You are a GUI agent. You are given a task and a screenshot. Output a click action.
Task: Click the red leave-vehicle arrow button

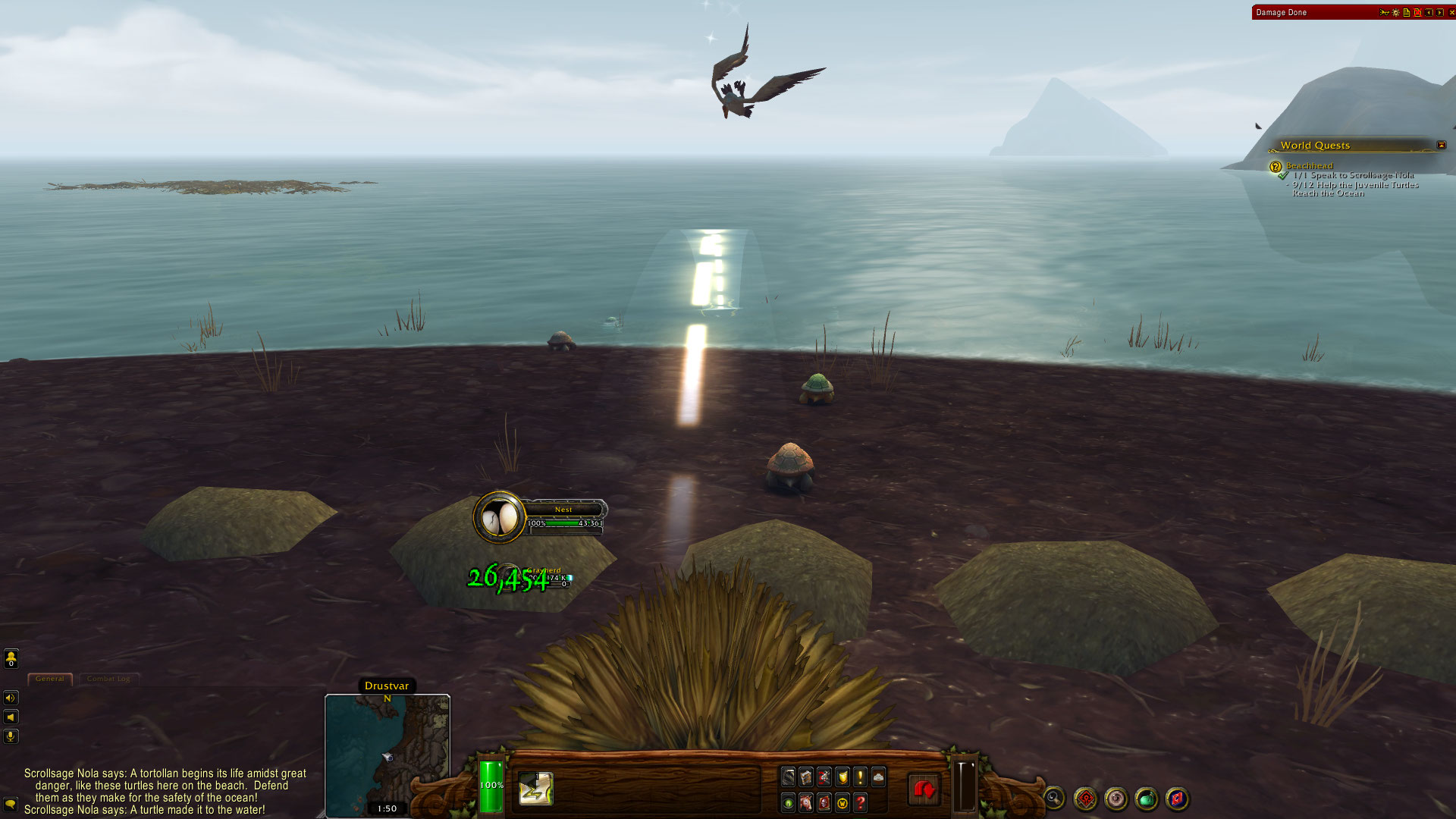coord(924,790)
